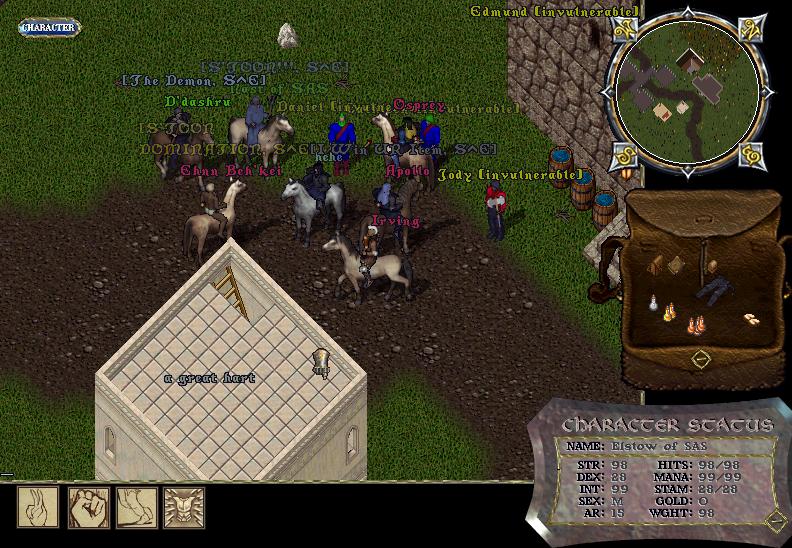Click the character name Elstow of SAS
792x548 pixels.
(x=647, y=446)
